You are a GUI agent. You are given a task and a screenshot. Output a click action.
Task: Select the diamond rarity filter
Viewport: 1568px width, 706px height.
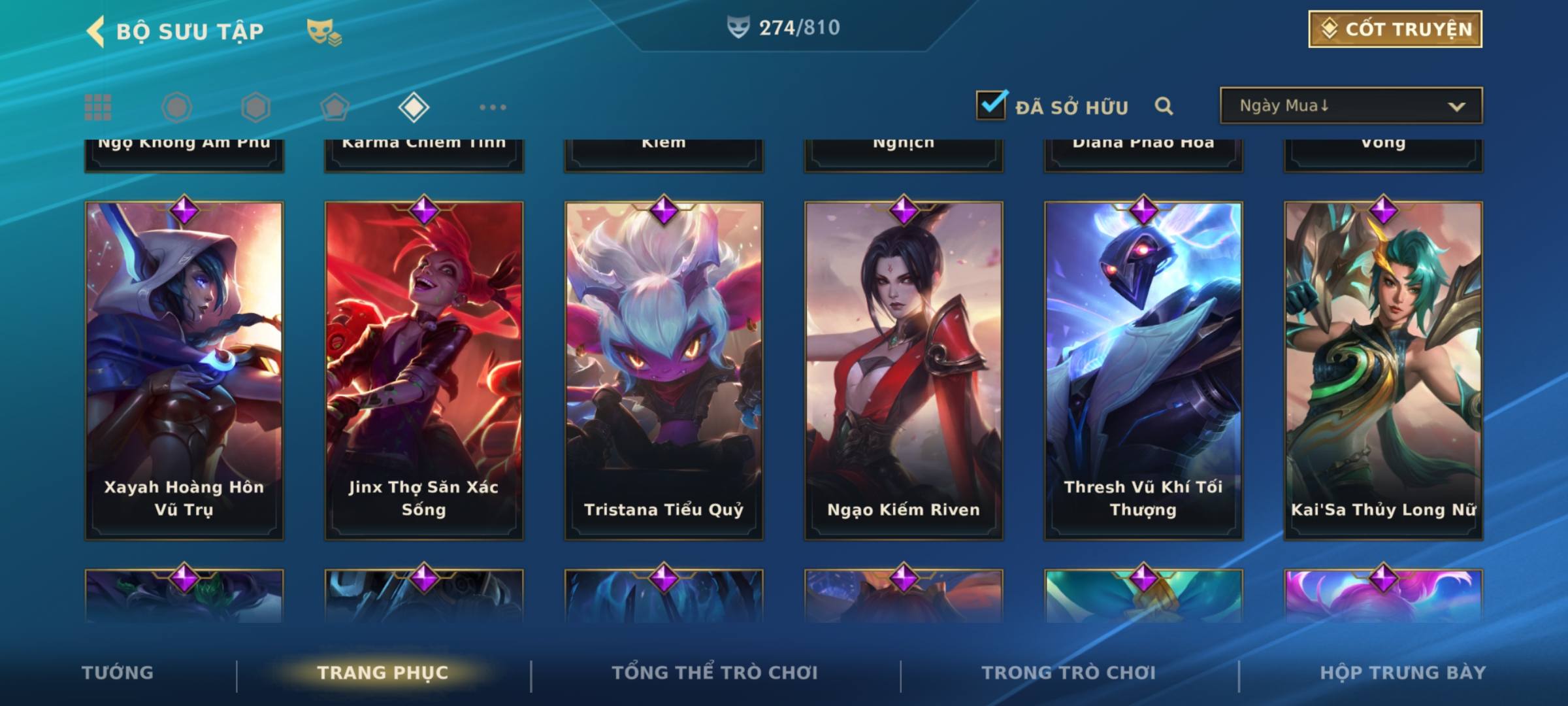click(414, 107)
